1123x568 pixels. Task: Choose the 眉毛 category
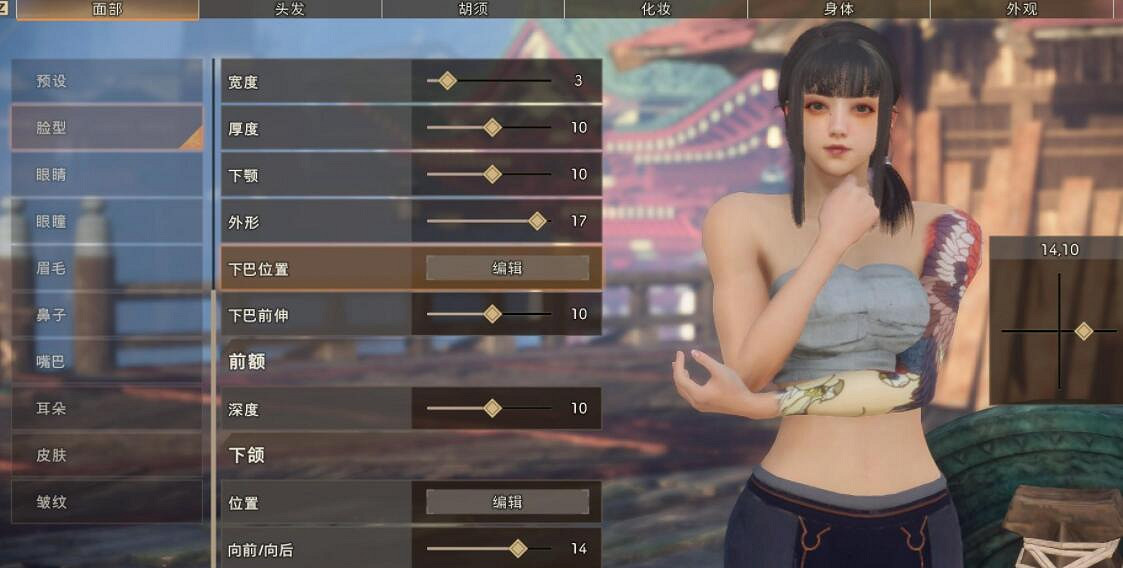[106, 268]
